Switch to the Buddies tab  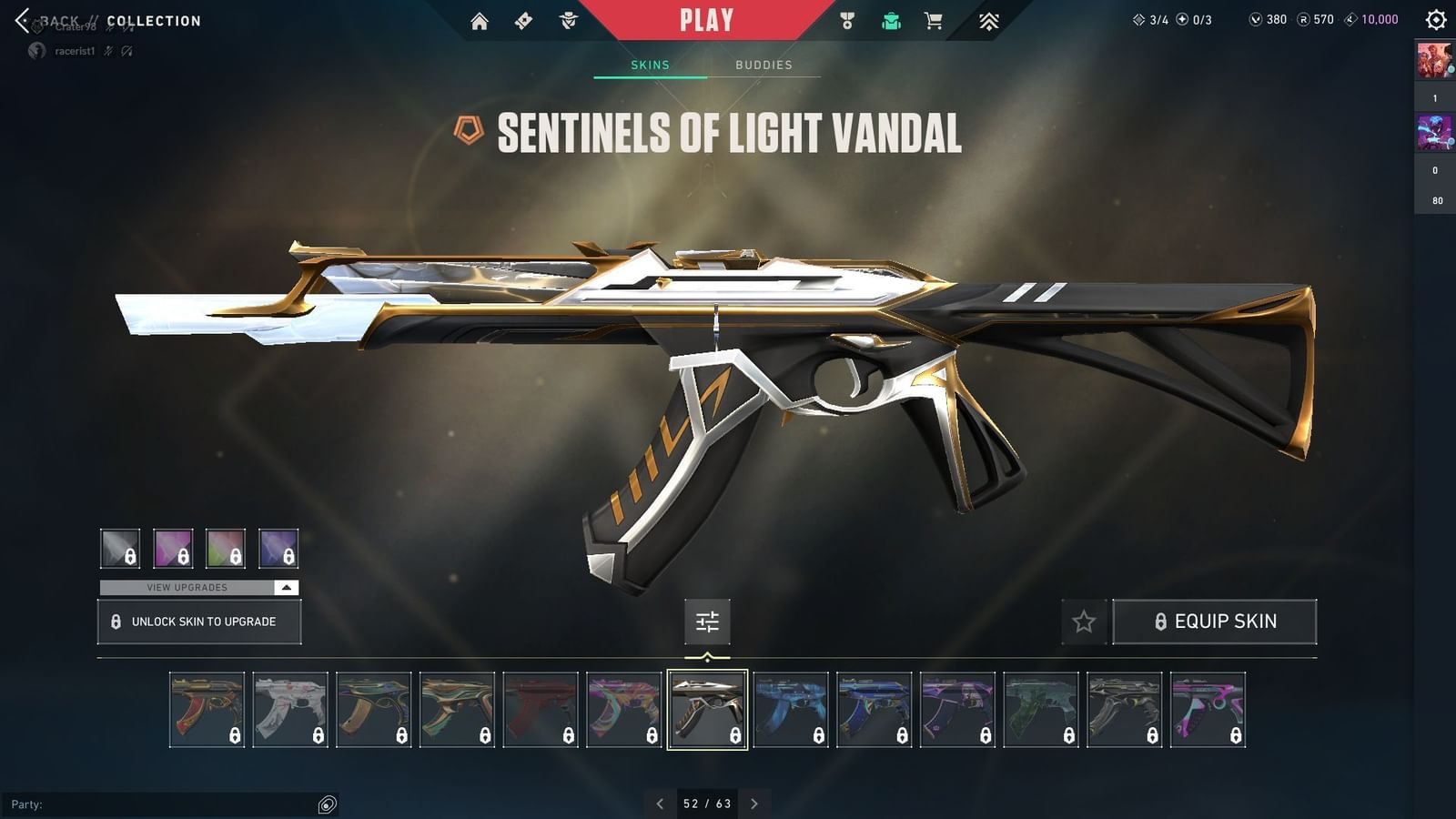coord(764,65)
